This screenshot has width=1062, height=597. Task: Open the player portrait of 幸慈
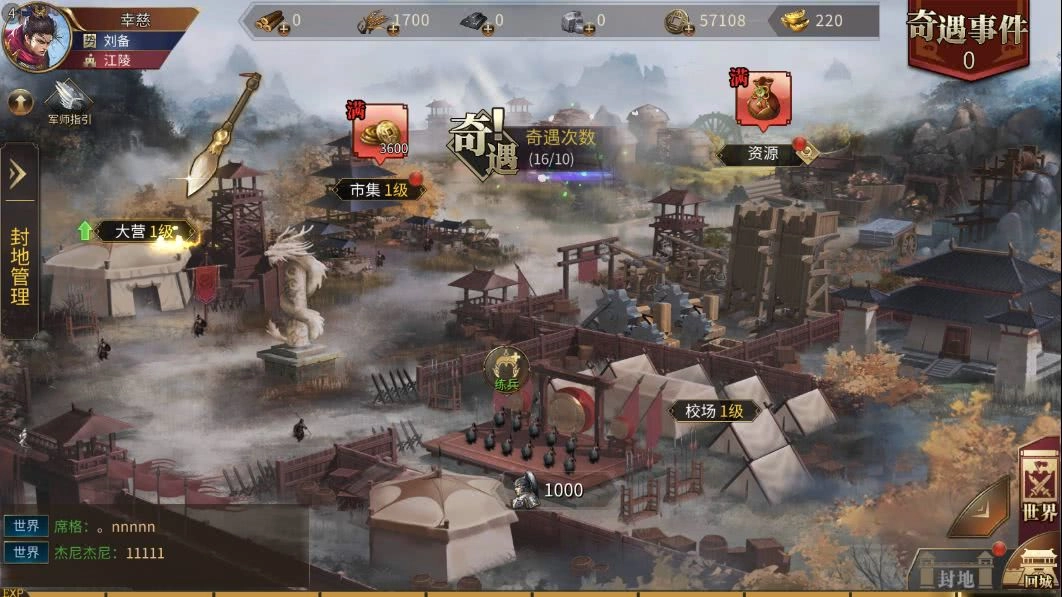tap(36, 36)
